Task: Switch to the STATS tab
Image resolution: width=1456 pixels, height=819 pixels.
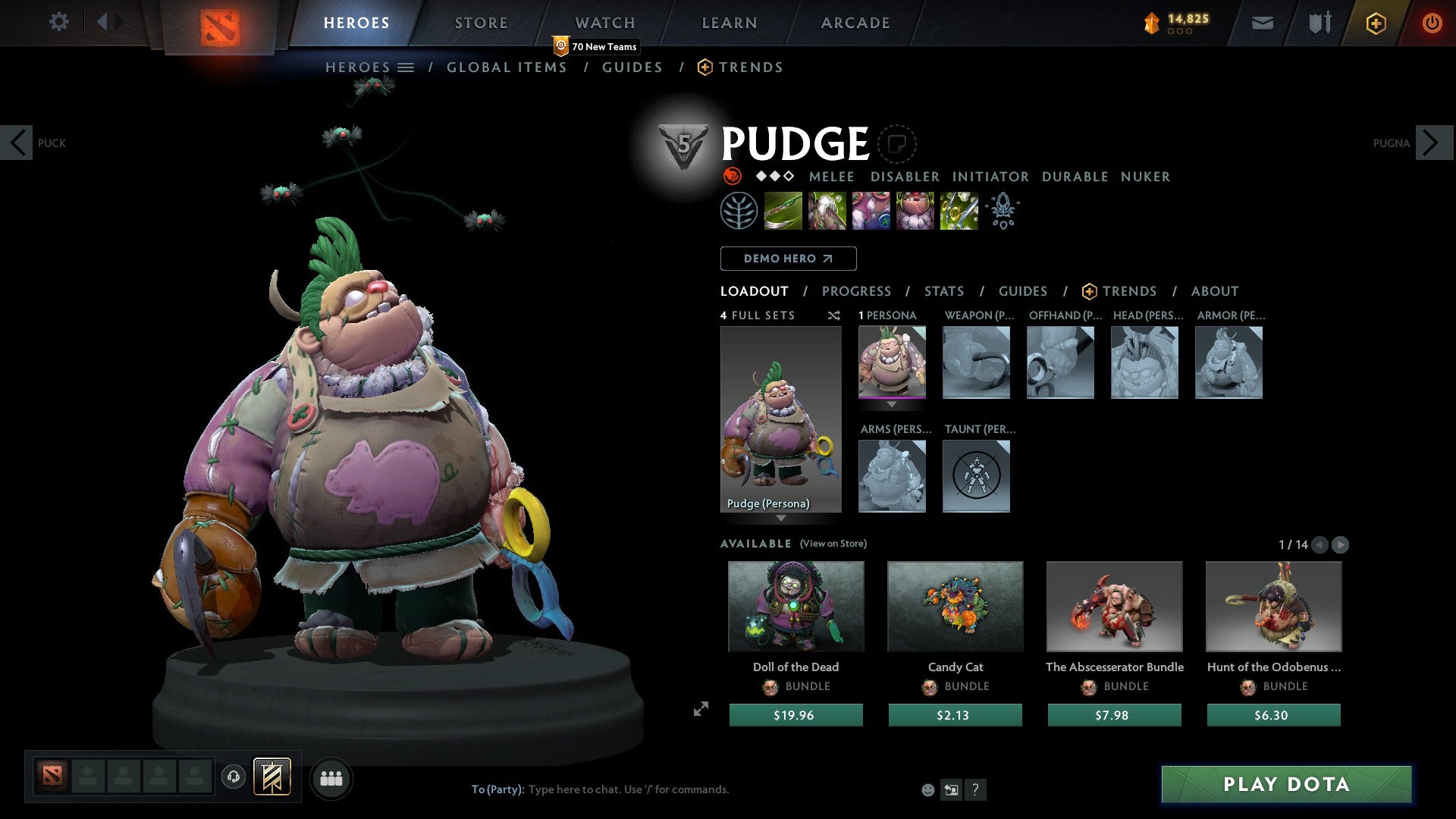Action: 943,291
